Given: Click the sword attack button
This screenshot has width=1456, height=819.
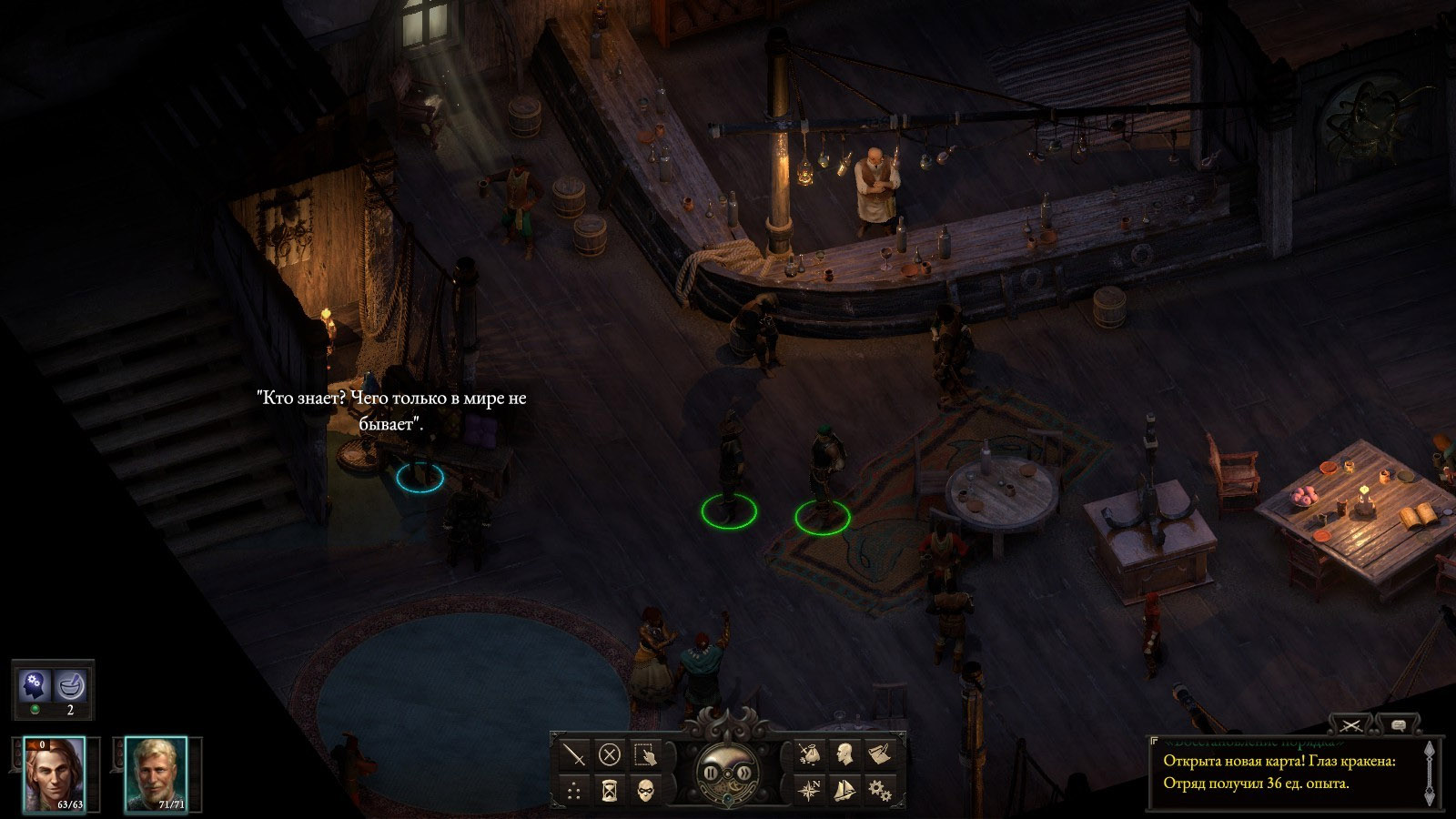Looking at the screenshot, I should [x=574, y=754].
